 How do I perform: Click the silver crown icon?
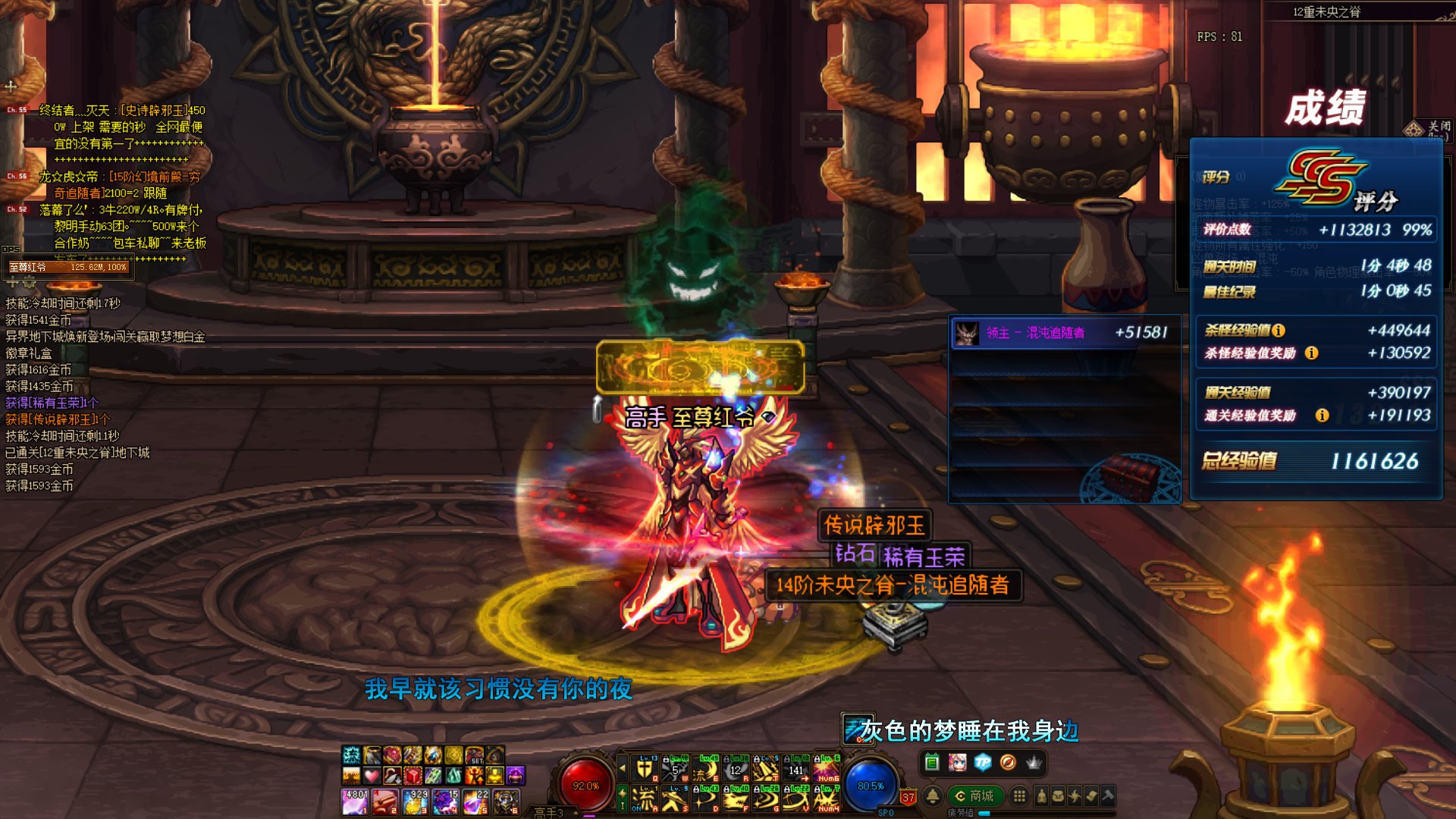click(x=1034, y=762)
